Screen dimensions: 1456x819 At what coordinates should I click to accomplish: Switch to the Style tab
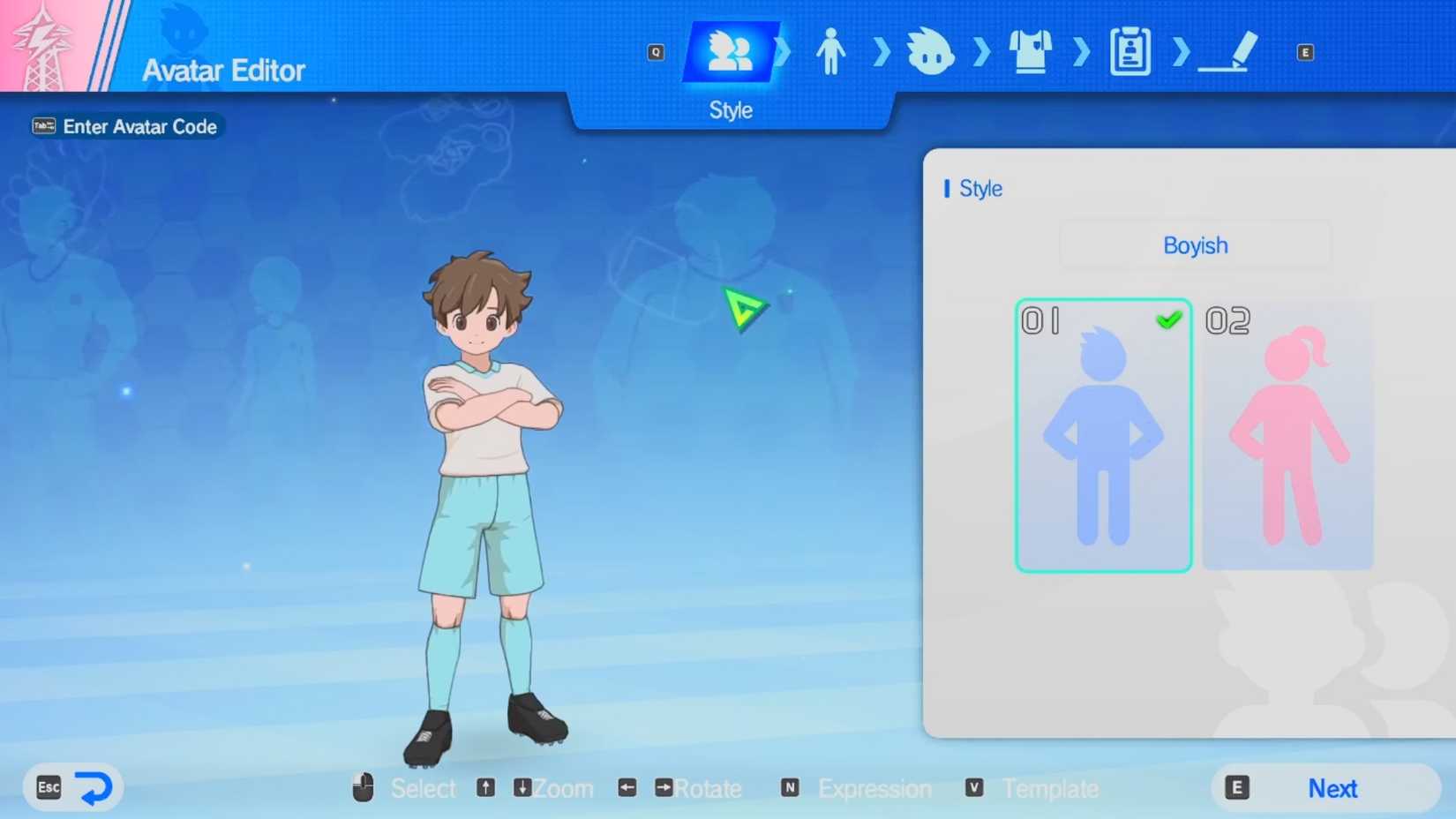731,53
